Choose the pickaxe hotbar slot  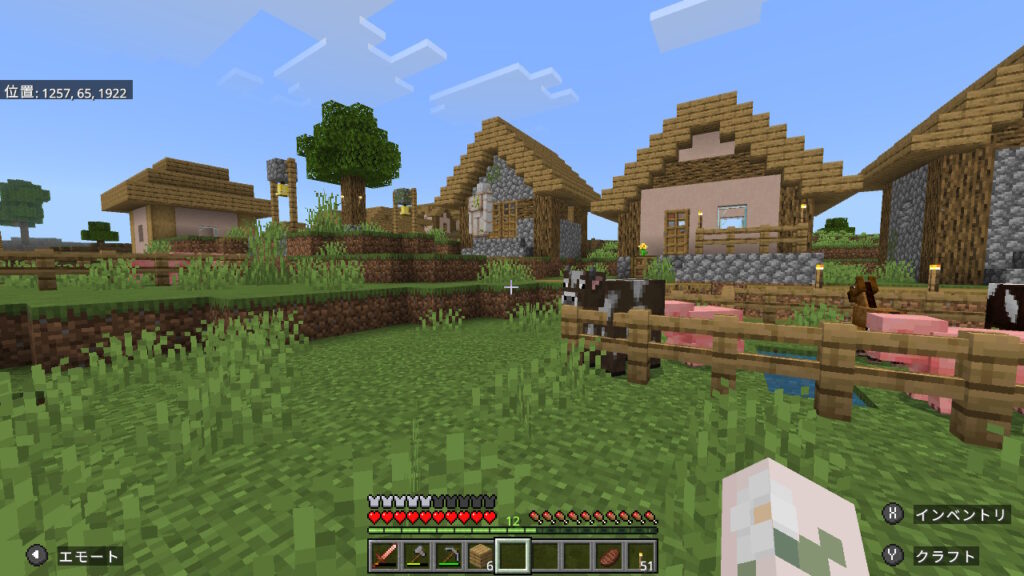click(449, 555)
